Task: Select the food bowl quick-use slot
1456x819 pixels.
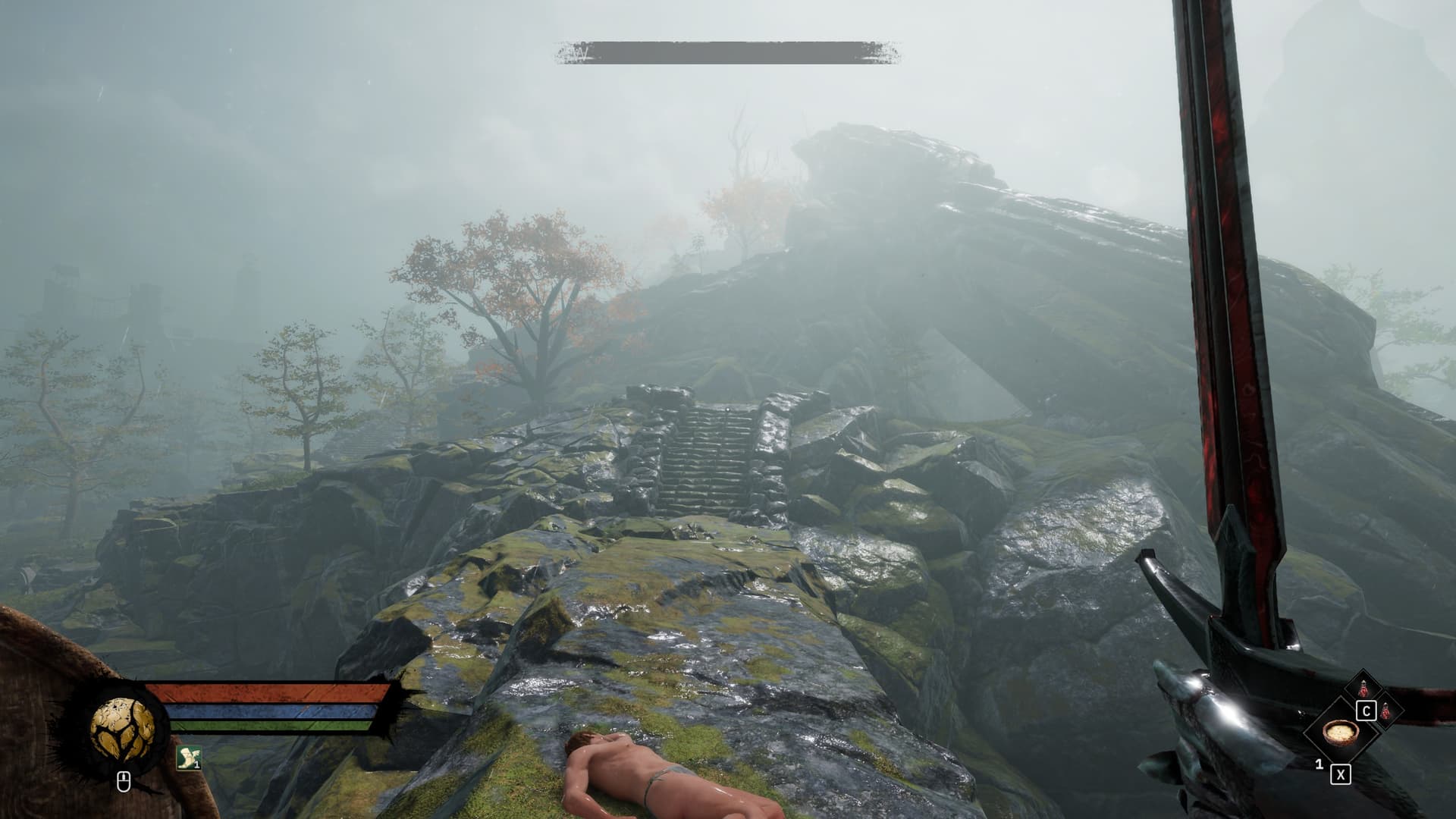Action: point(1339,735)
